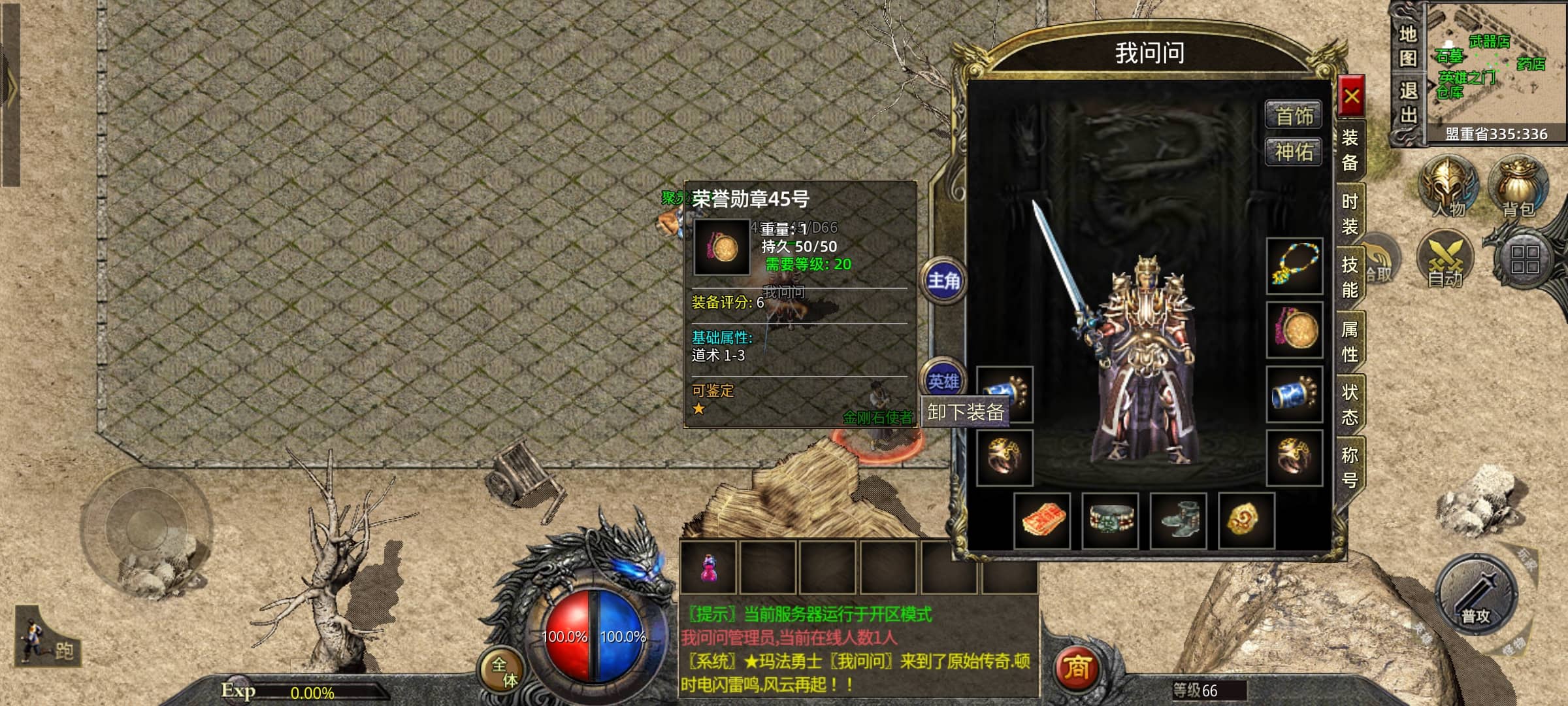Click the 卸下装备 unequip button
The width and height of the screenshot is (1568, 706).
[965, 412]
